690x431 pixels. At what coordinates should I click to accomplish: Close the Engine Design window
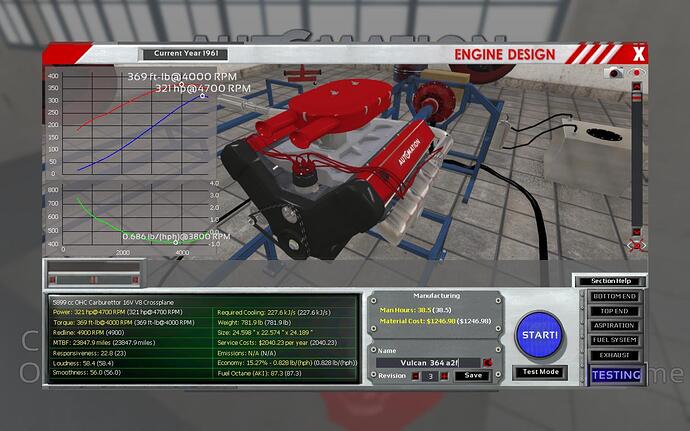[x=638, y=54]
